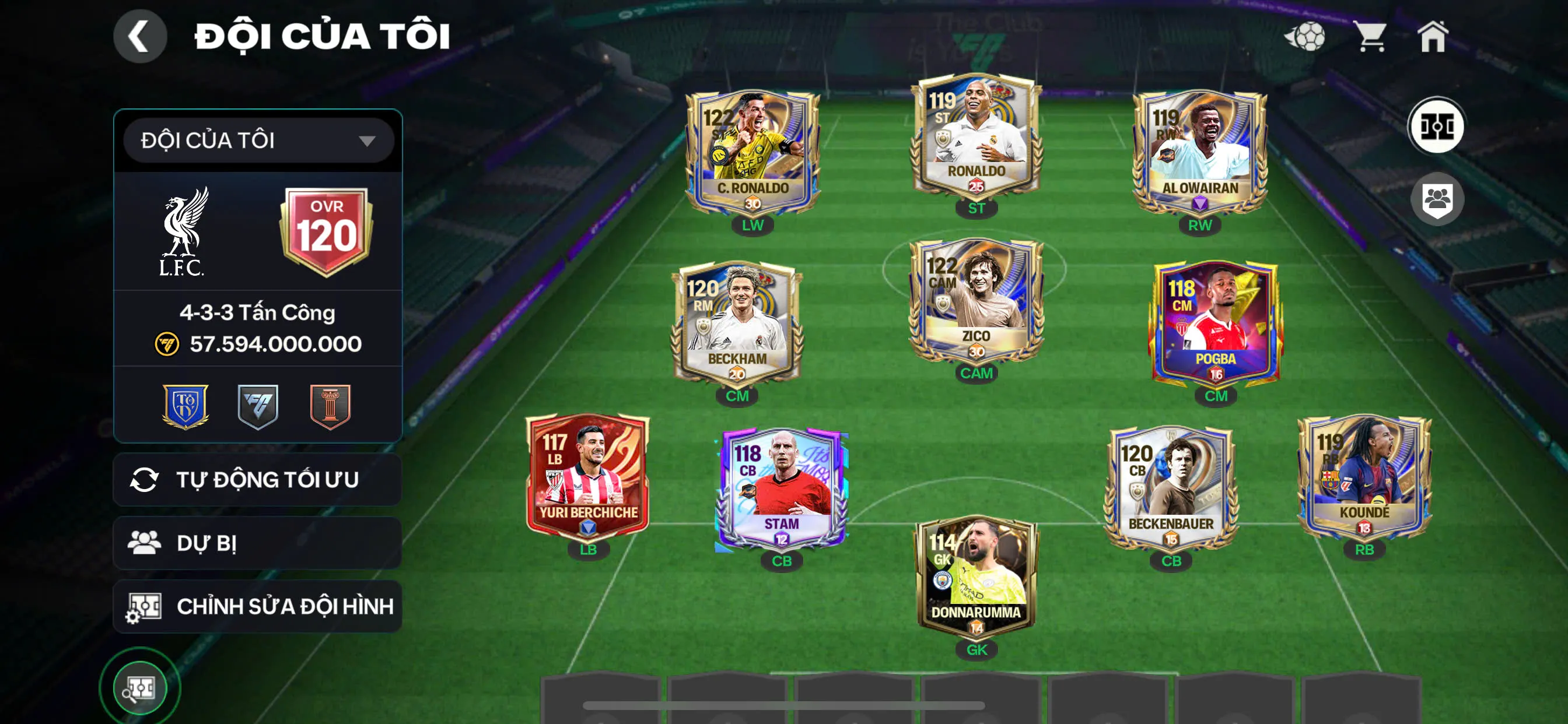Tap the Pogba CM card

point(1215,324)
